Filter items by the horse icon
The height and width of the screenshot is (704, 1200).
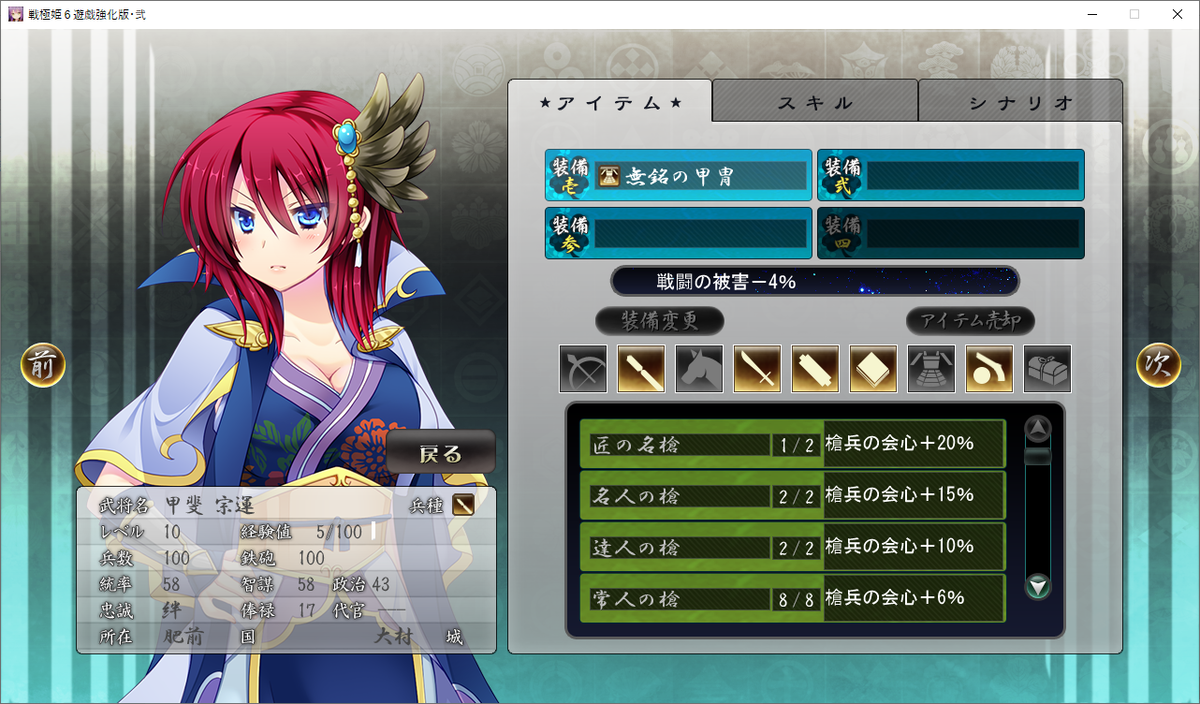coord(699,369)
